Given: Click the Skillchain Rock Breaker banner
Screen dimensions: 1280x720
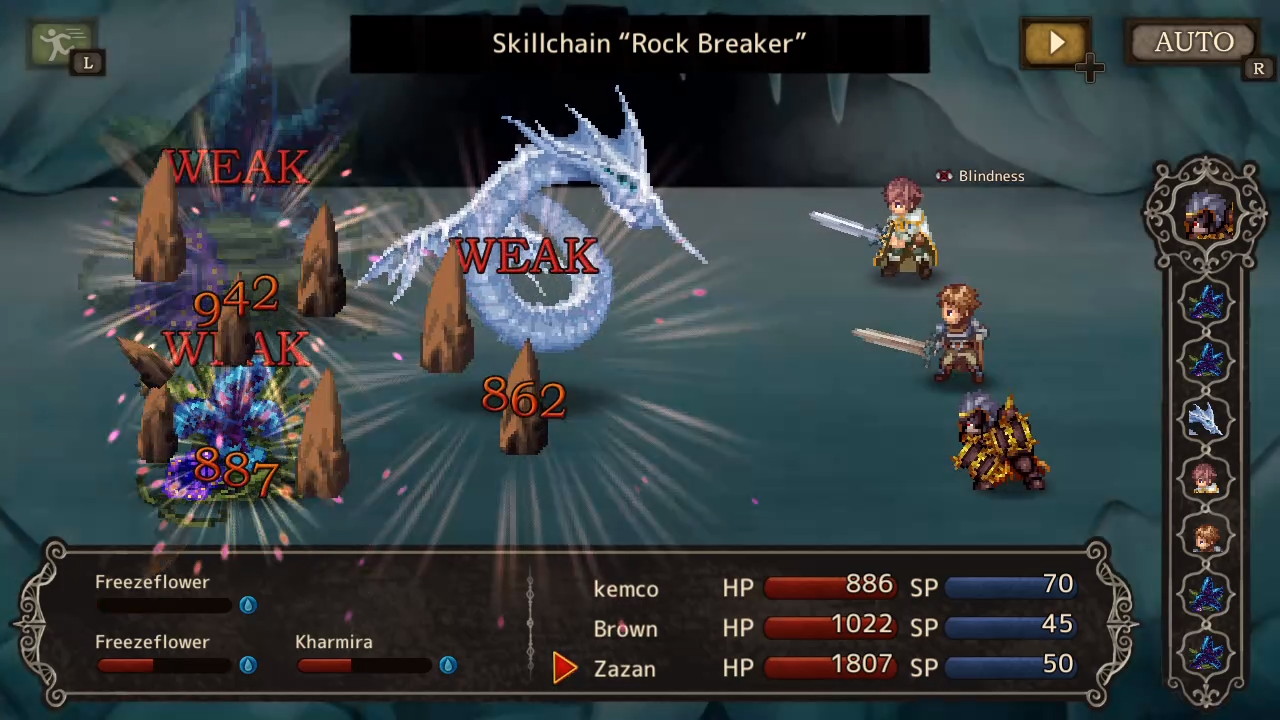Looking at the screenshot, I should pos(640,43).
